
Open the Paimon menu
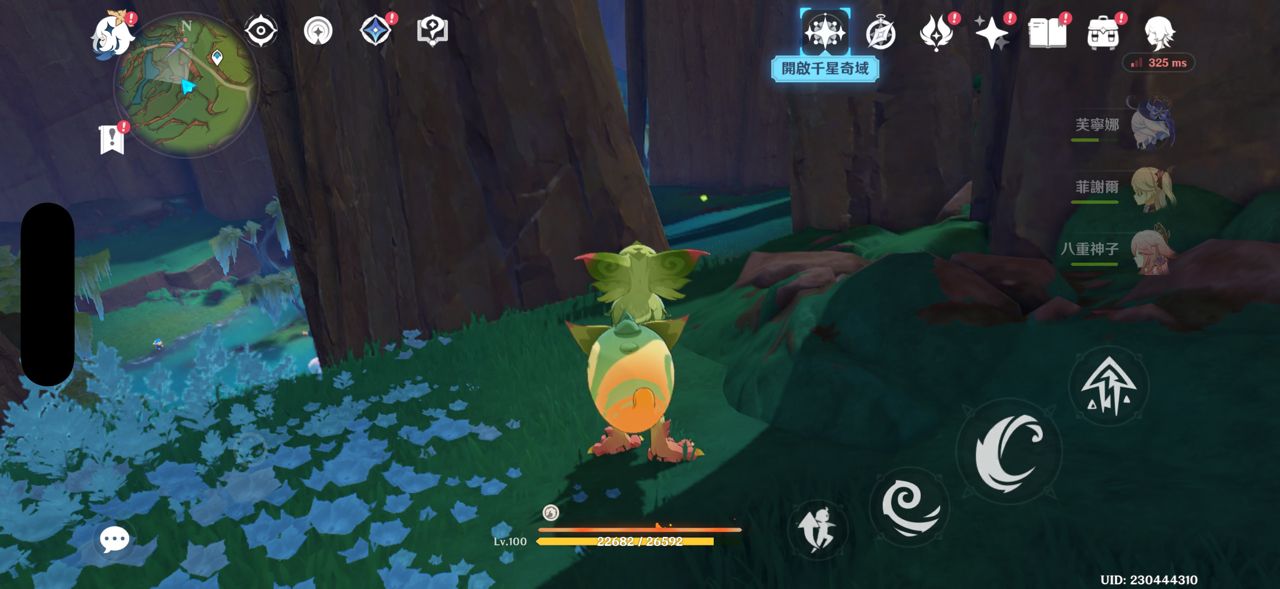(x=112, y=35)
